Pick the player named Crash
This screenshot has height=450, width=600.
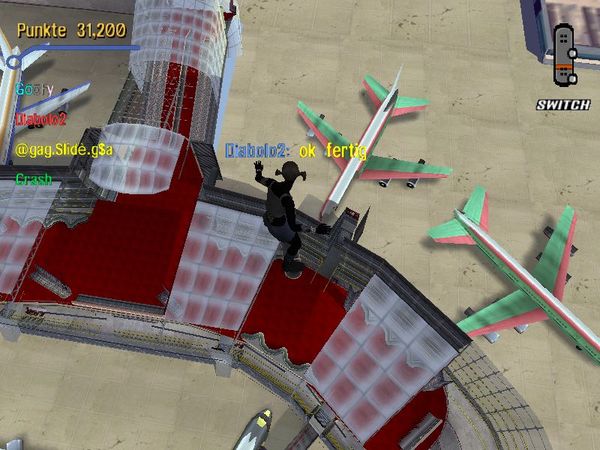click(33, 179)
